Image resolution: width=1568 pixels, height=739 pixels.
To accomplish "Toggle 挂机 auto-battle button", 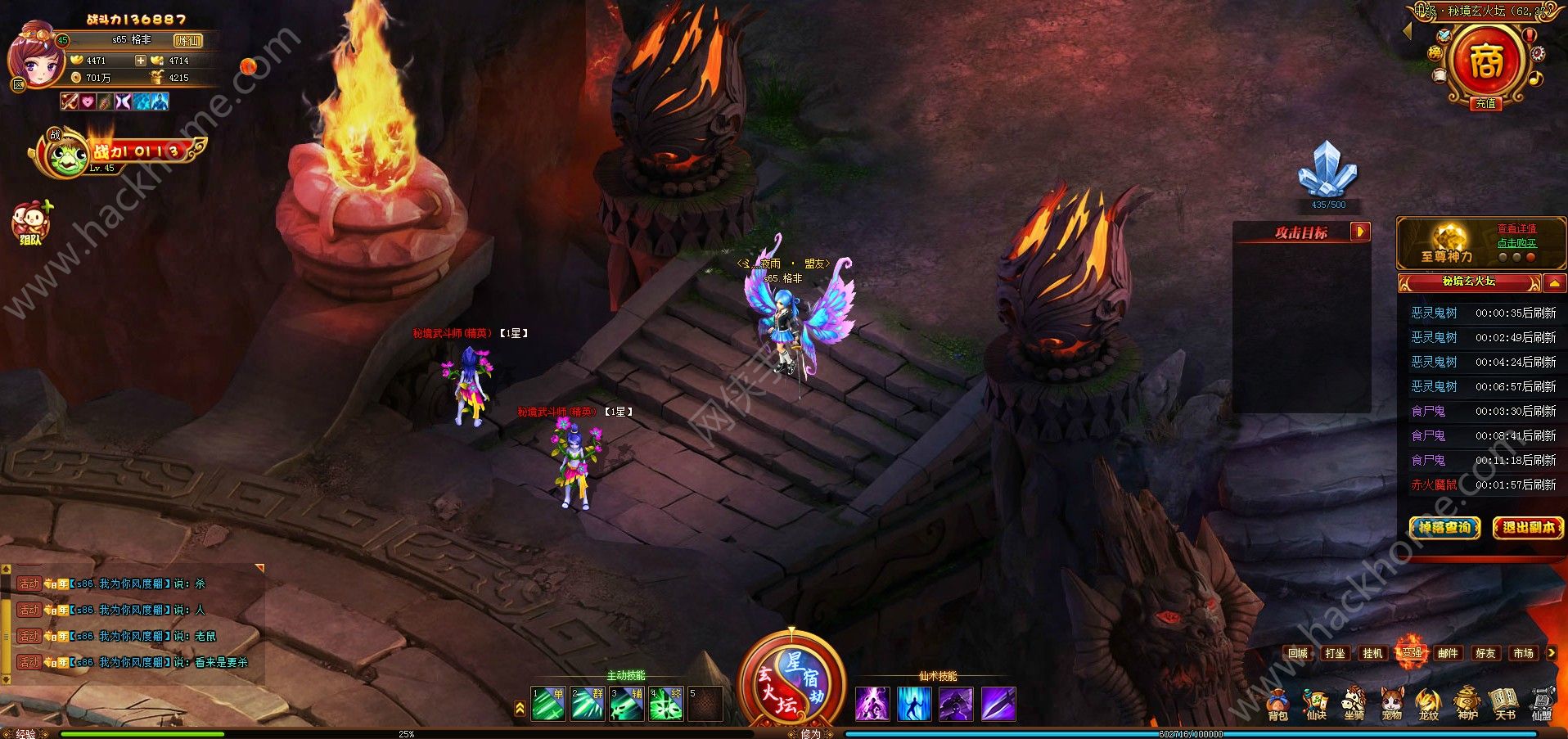I will 1372,653.
